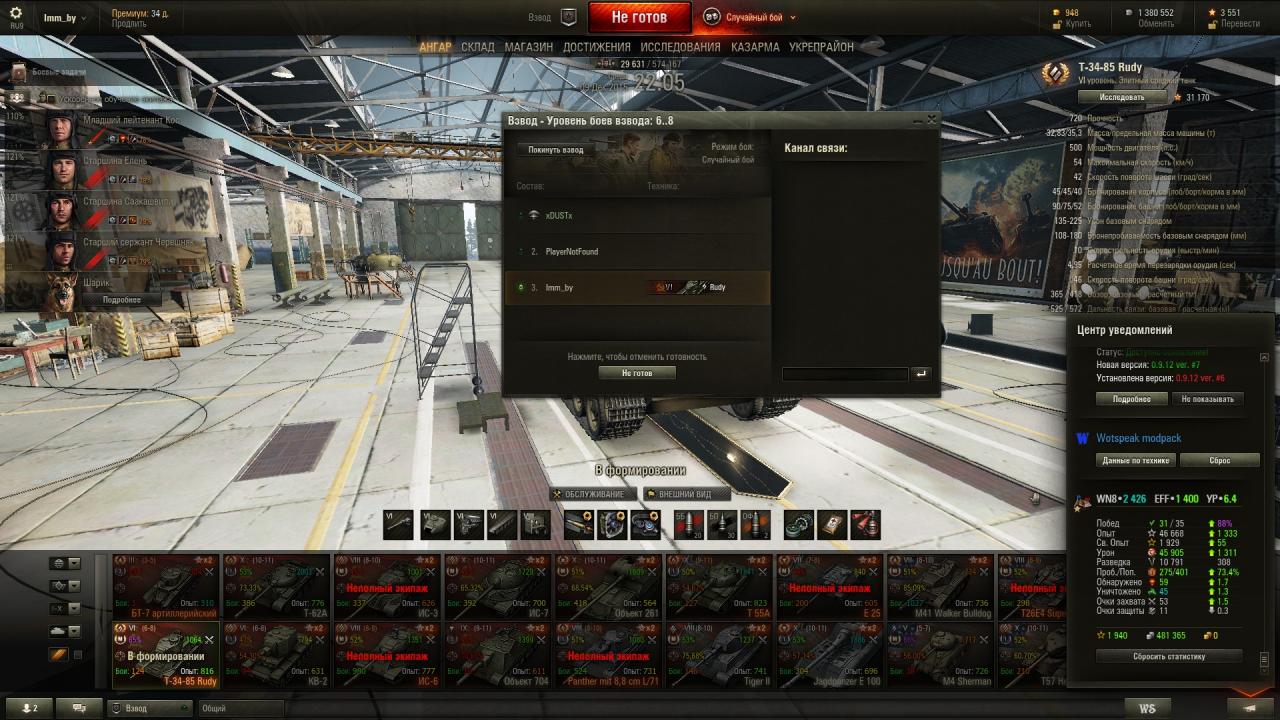1280x720 pixels.
Task: Close the platoon window
Action: click(x=932, y=120)
